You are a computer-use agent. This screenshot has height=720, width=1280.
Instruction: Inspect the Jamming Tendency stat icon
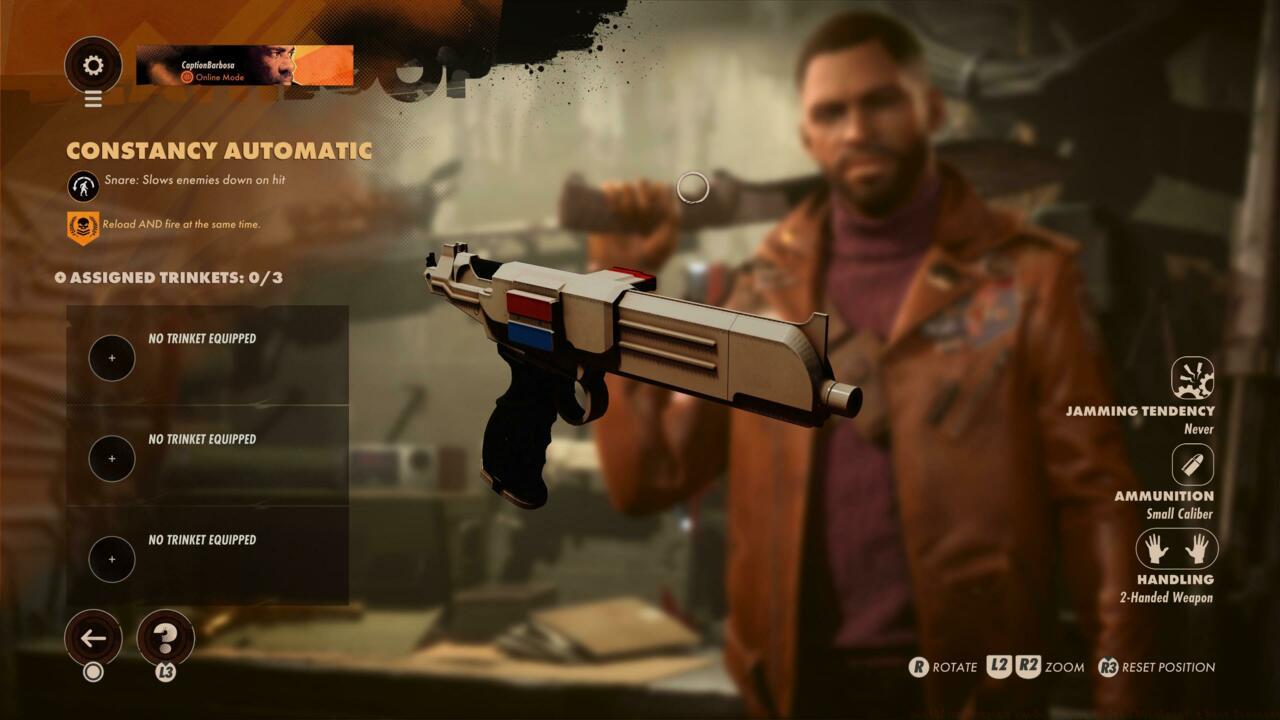(x=1192, y=379)
